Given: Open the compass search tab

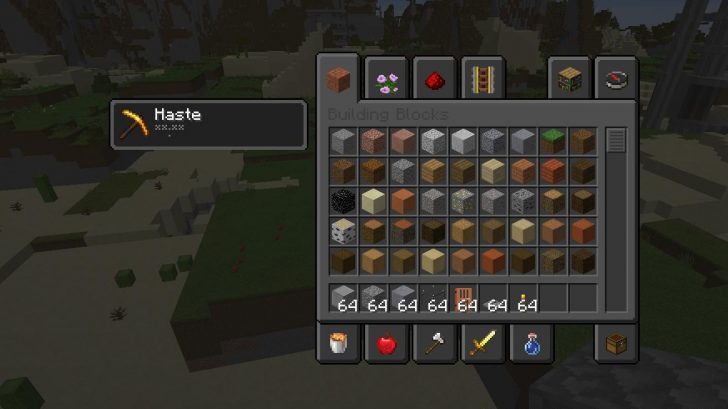Looking at the screenshot, I should (615, 78).
